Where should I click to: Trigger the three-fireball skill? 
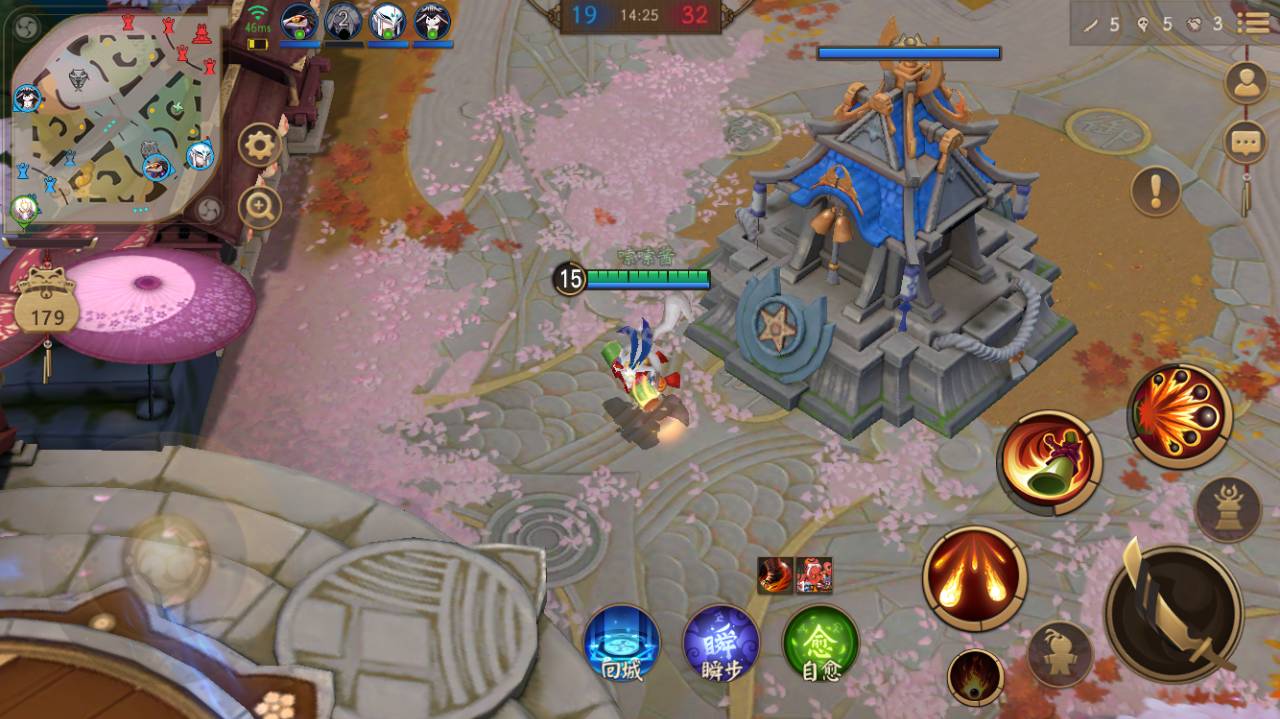[x=975, y=578]
